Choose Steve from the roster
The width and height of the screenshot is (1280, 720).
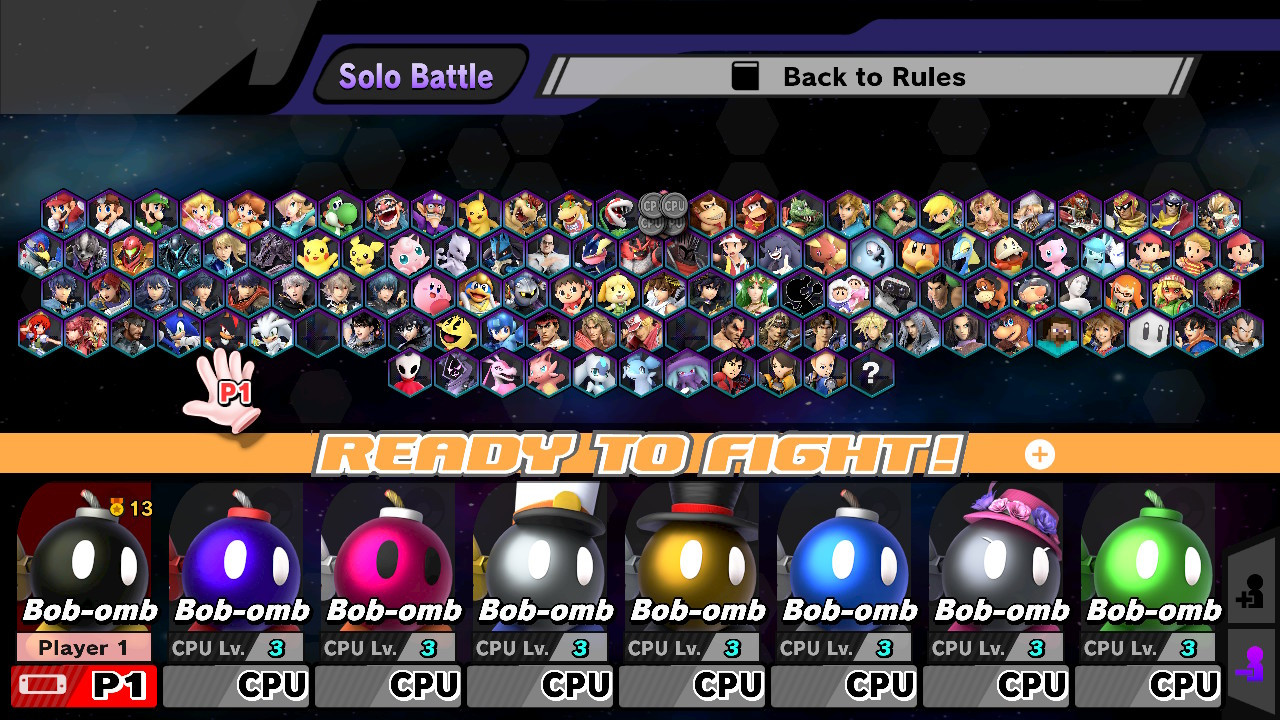point(1058,333)
